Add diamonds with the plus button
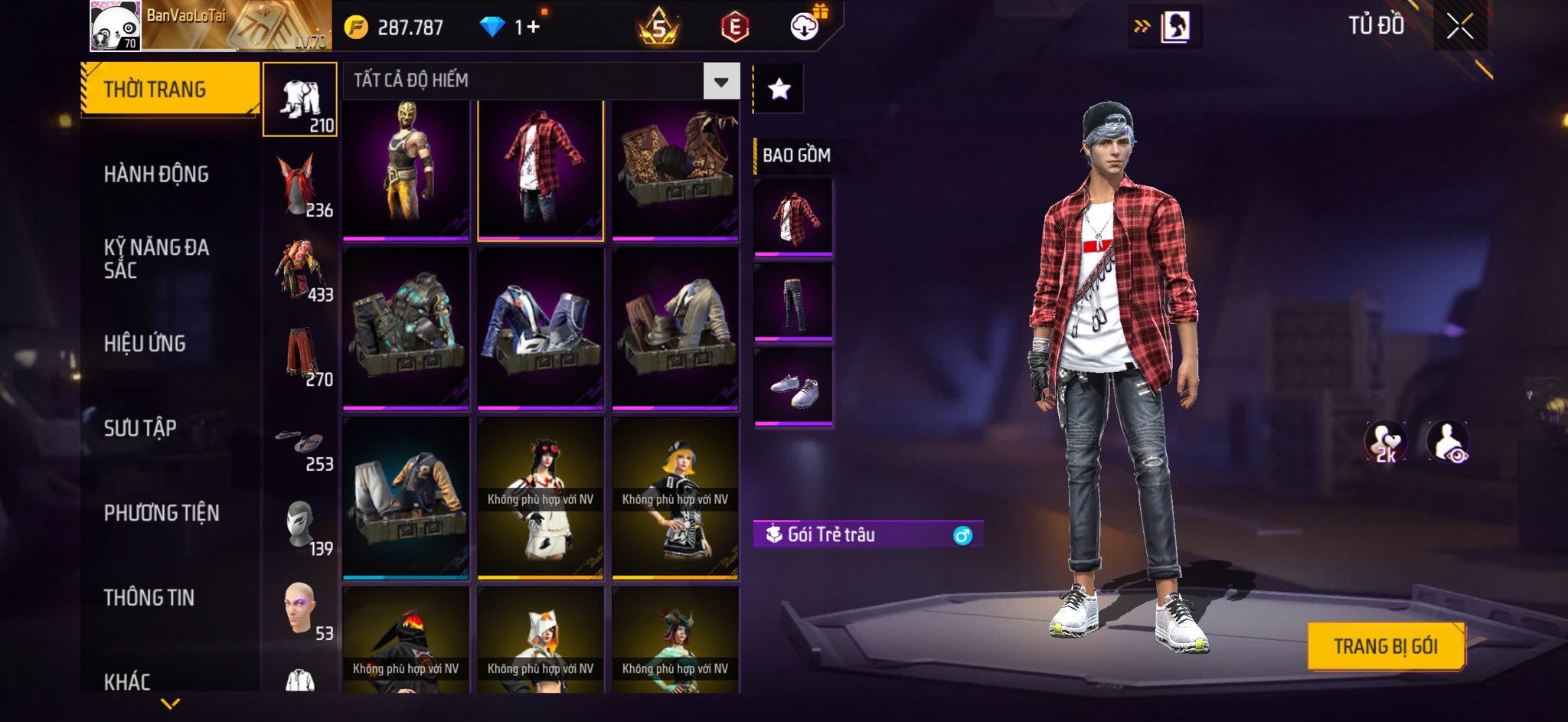The width and height of the screenshot is (1568, 722). [x=533, y=28]
